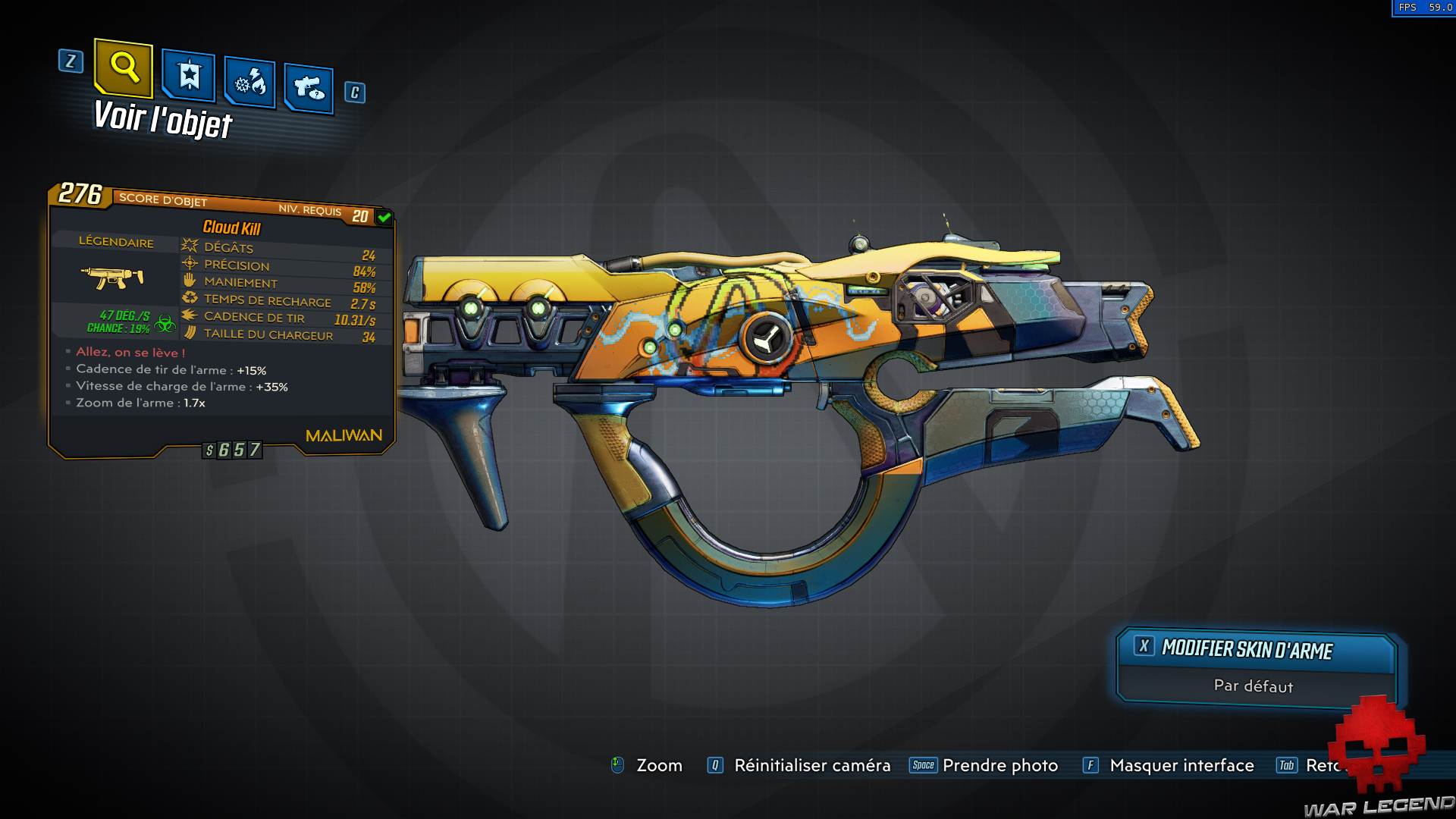The image size is (1456, 819).
Task: Click the Zoom control label
Action: click(658, 765)
